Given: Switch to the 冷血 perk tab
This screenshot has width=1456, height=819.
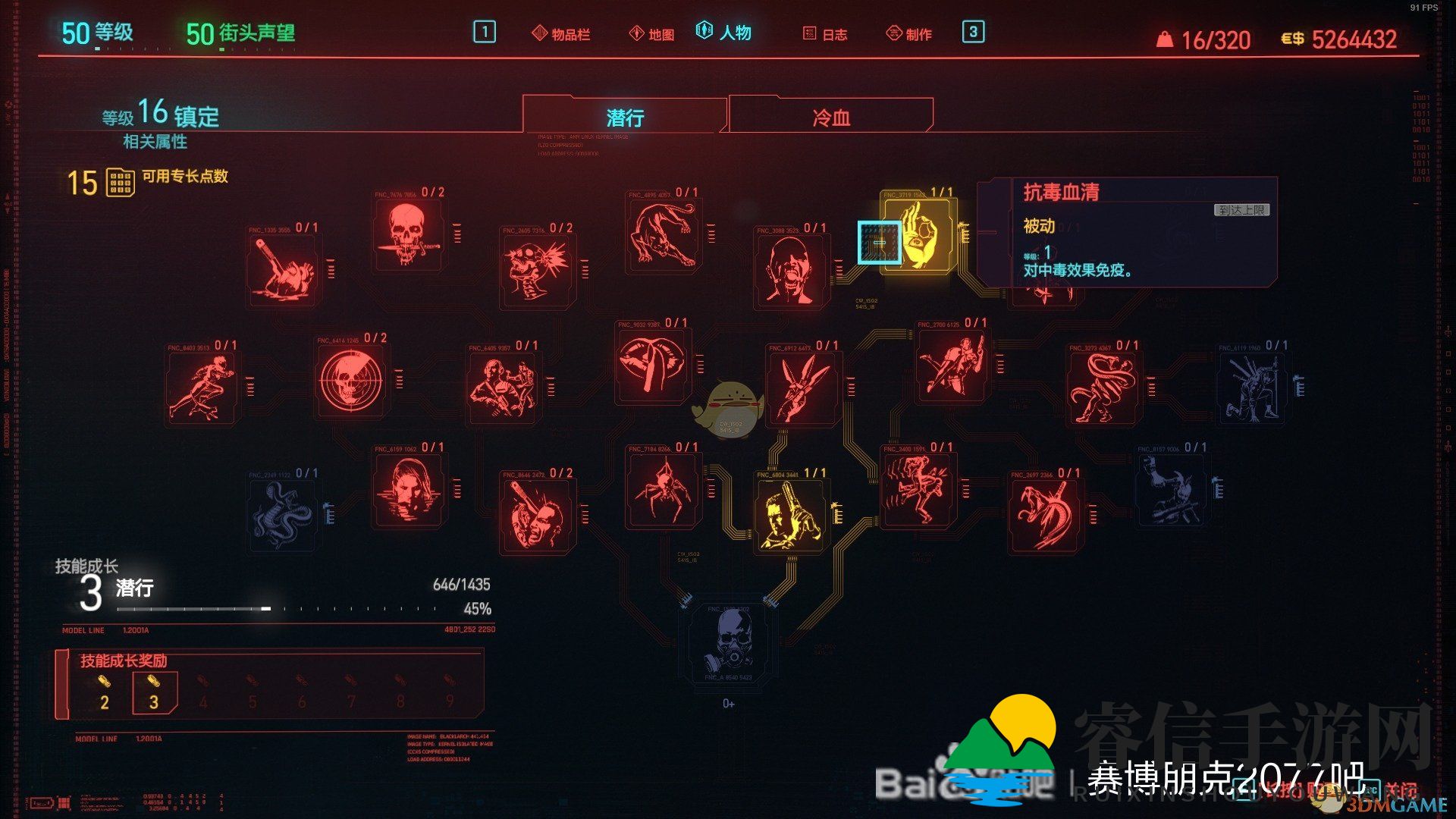Looking at the screenshot, I should tap(830, 115).
